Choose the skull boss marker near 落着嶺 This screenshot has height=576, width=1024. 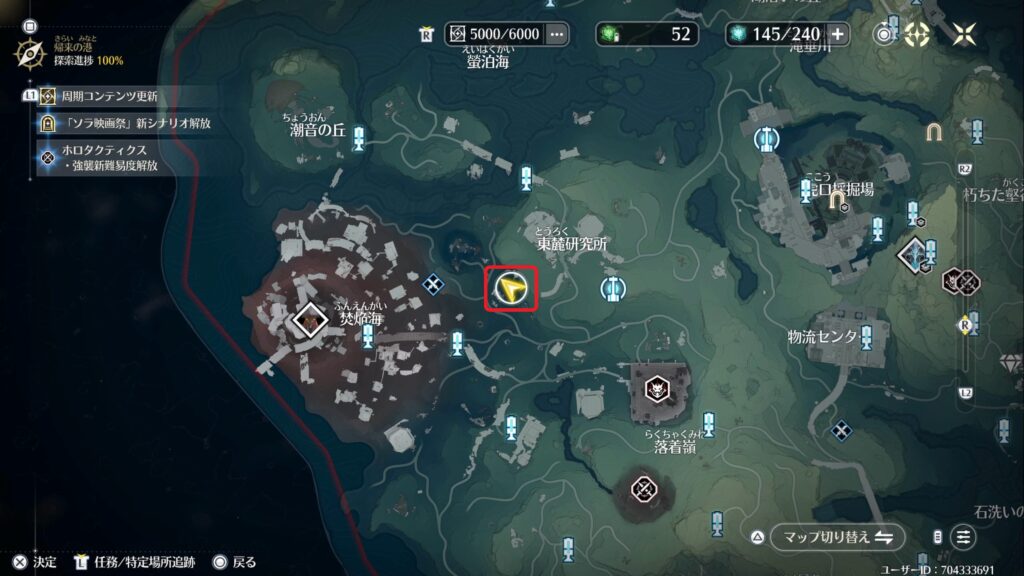tap(656, 386)
